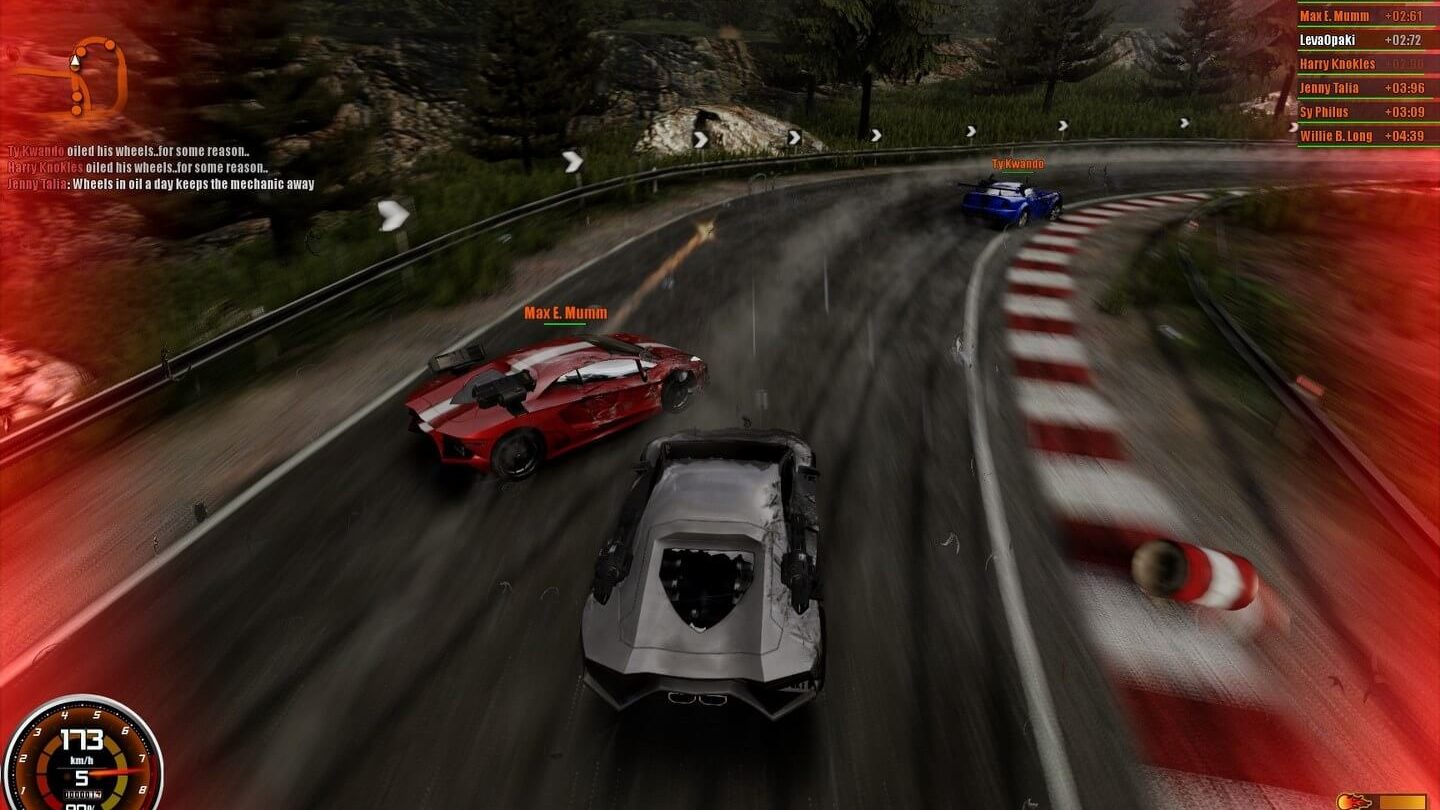The height and width of the screenshot is (810, 1440).
Task: Expand the Willie B. Long leaderboard entry
Action: (x=1340, y=136)
